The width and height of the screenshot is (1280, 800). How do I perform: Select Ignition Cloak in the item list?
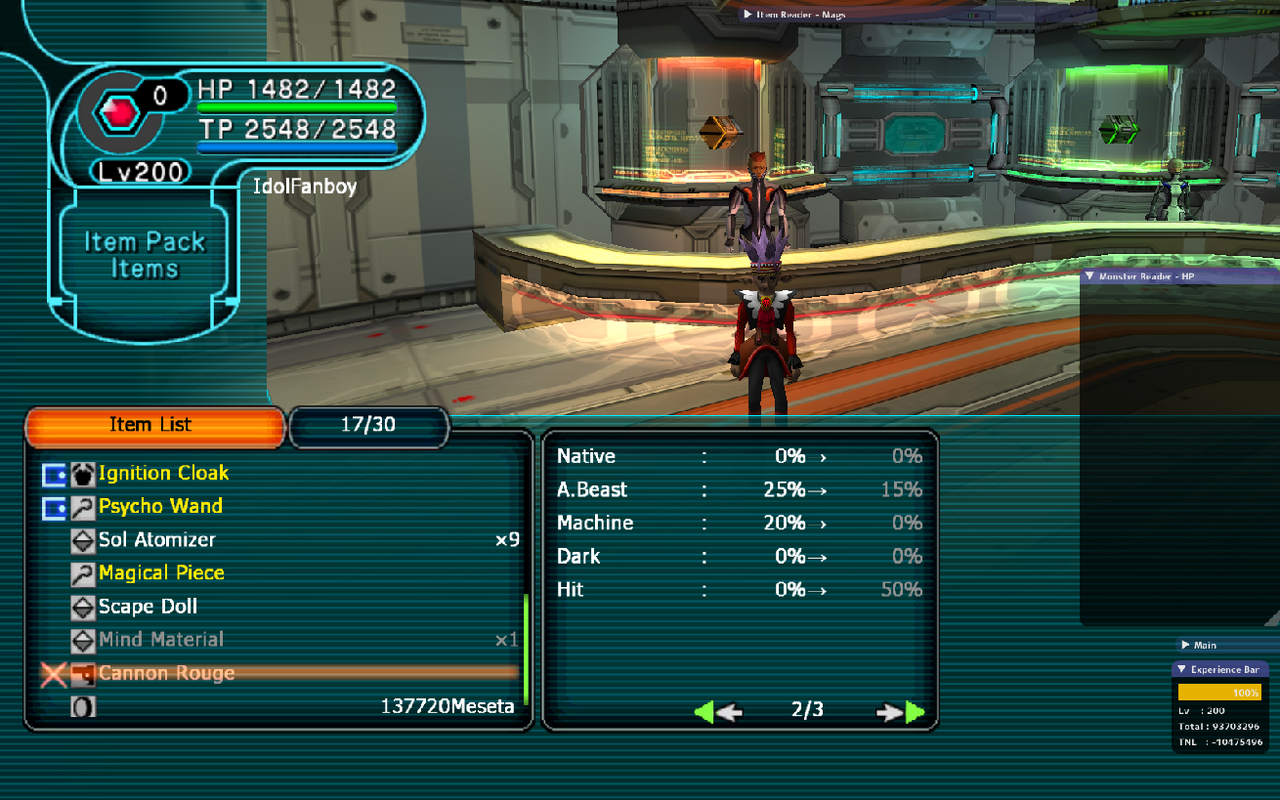[x=163, y=473]
